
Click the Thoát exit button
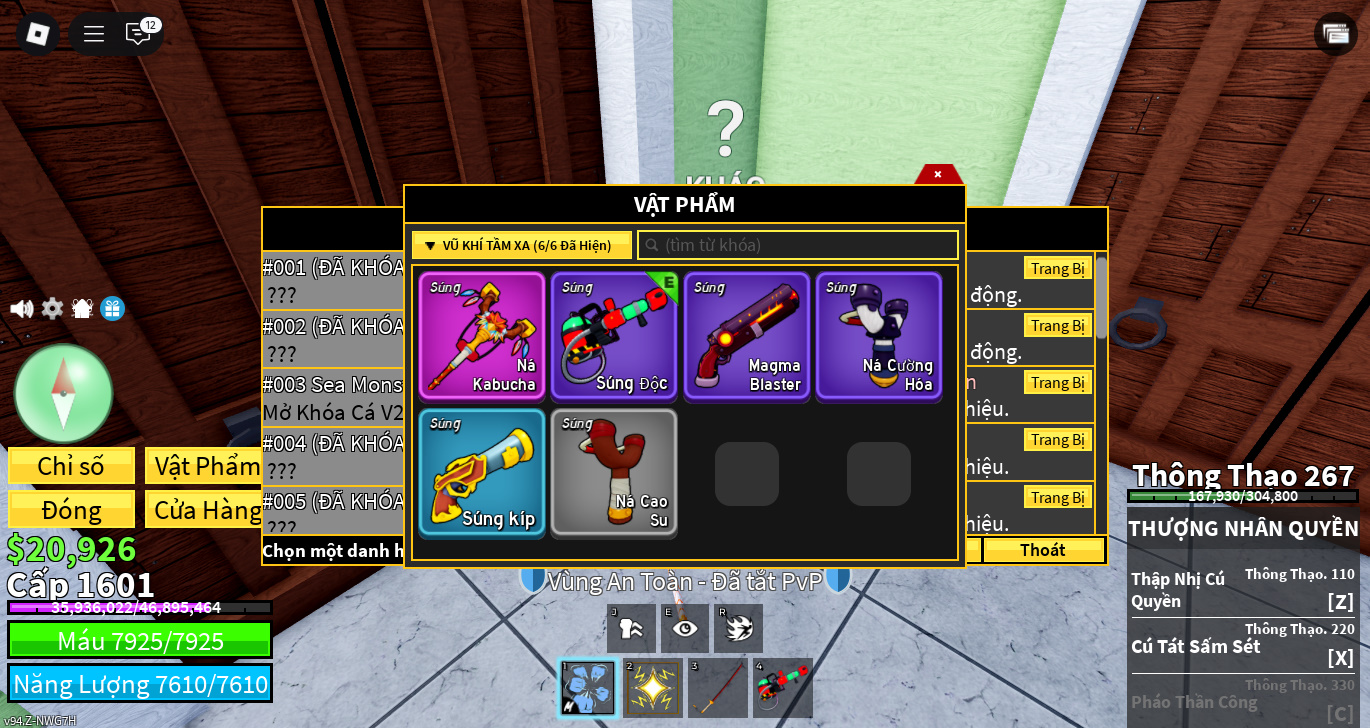pos(1042,550)
